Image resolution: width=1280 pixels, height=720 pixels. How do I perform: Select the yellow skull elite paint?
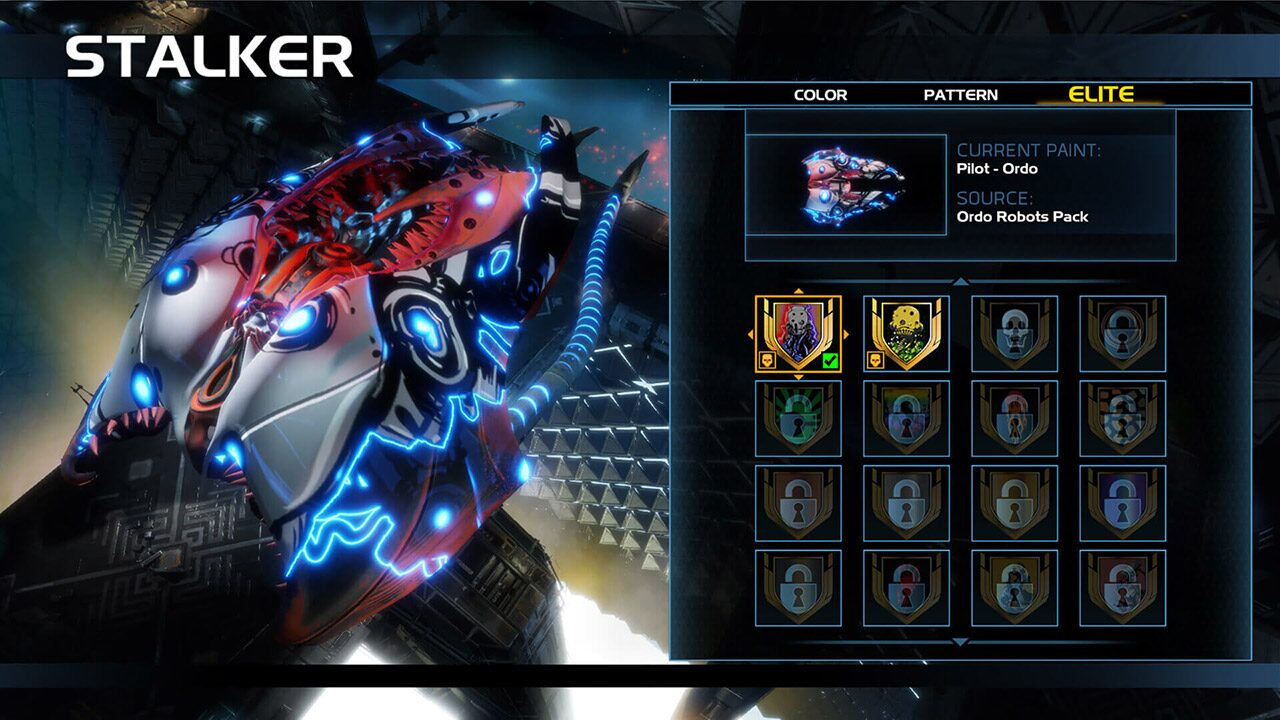click(x=906, y=334)
